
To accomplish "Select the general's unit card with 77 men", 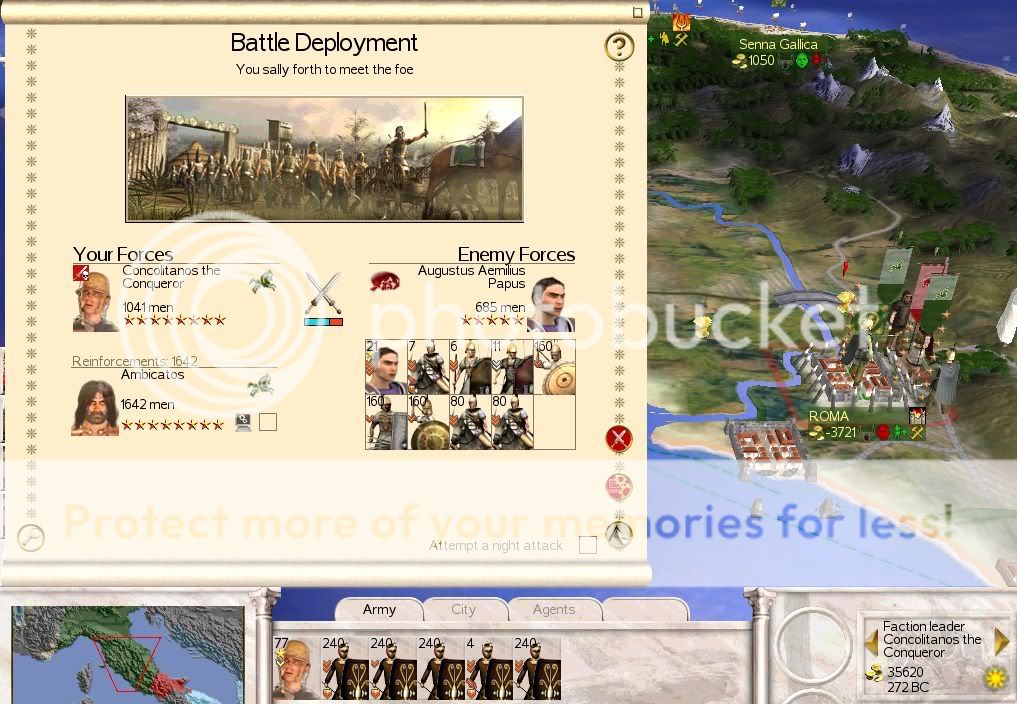I will (x=295, y=668).
